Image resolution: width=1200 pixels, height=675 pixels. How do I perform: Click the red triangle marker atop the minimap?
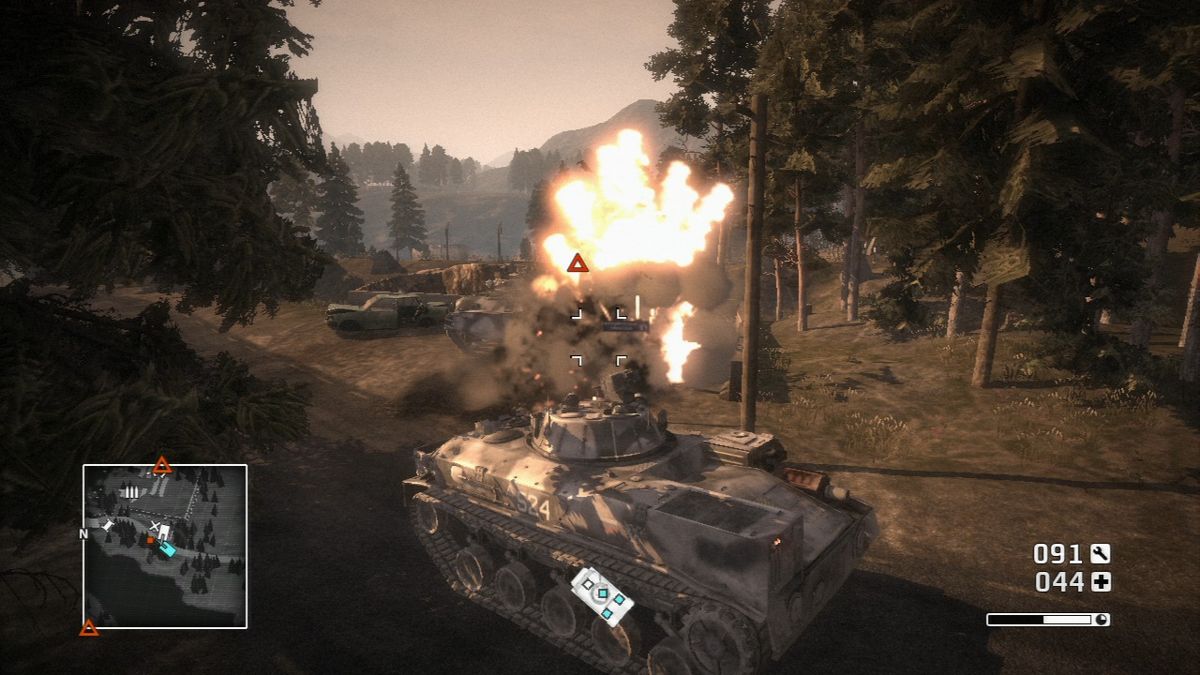162,465
